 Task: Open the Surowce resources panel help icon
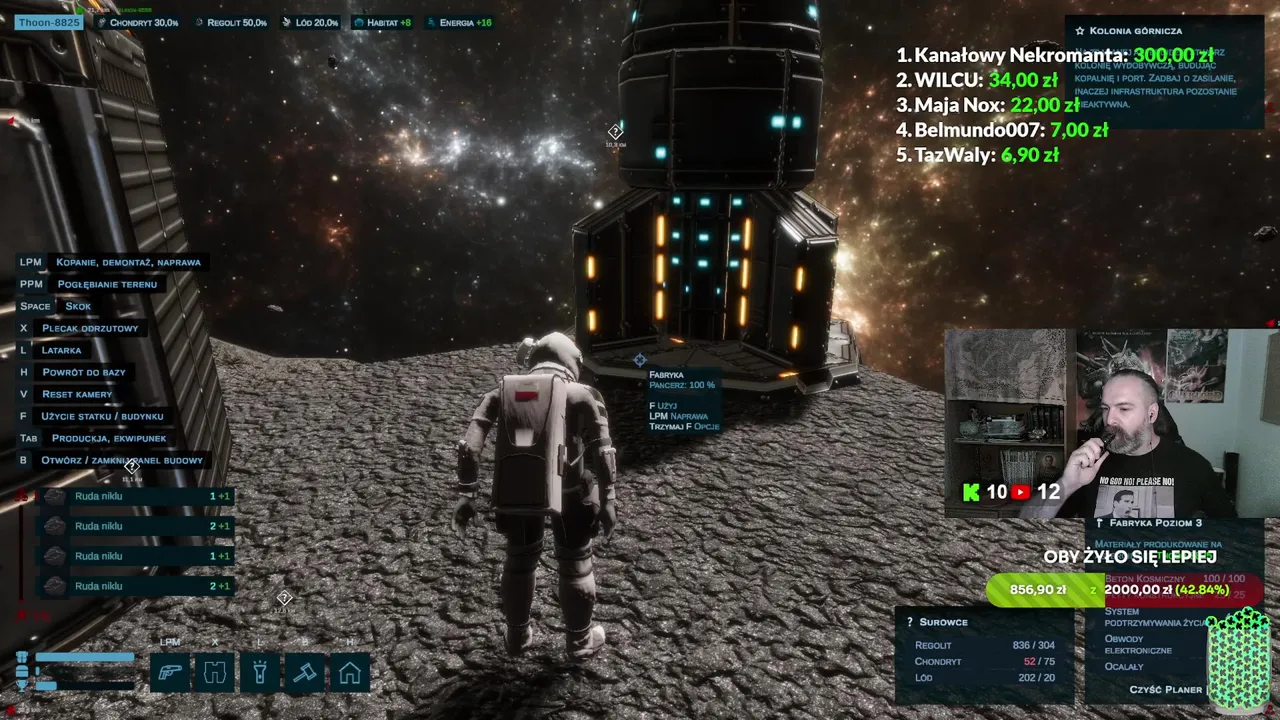point(910,622)
